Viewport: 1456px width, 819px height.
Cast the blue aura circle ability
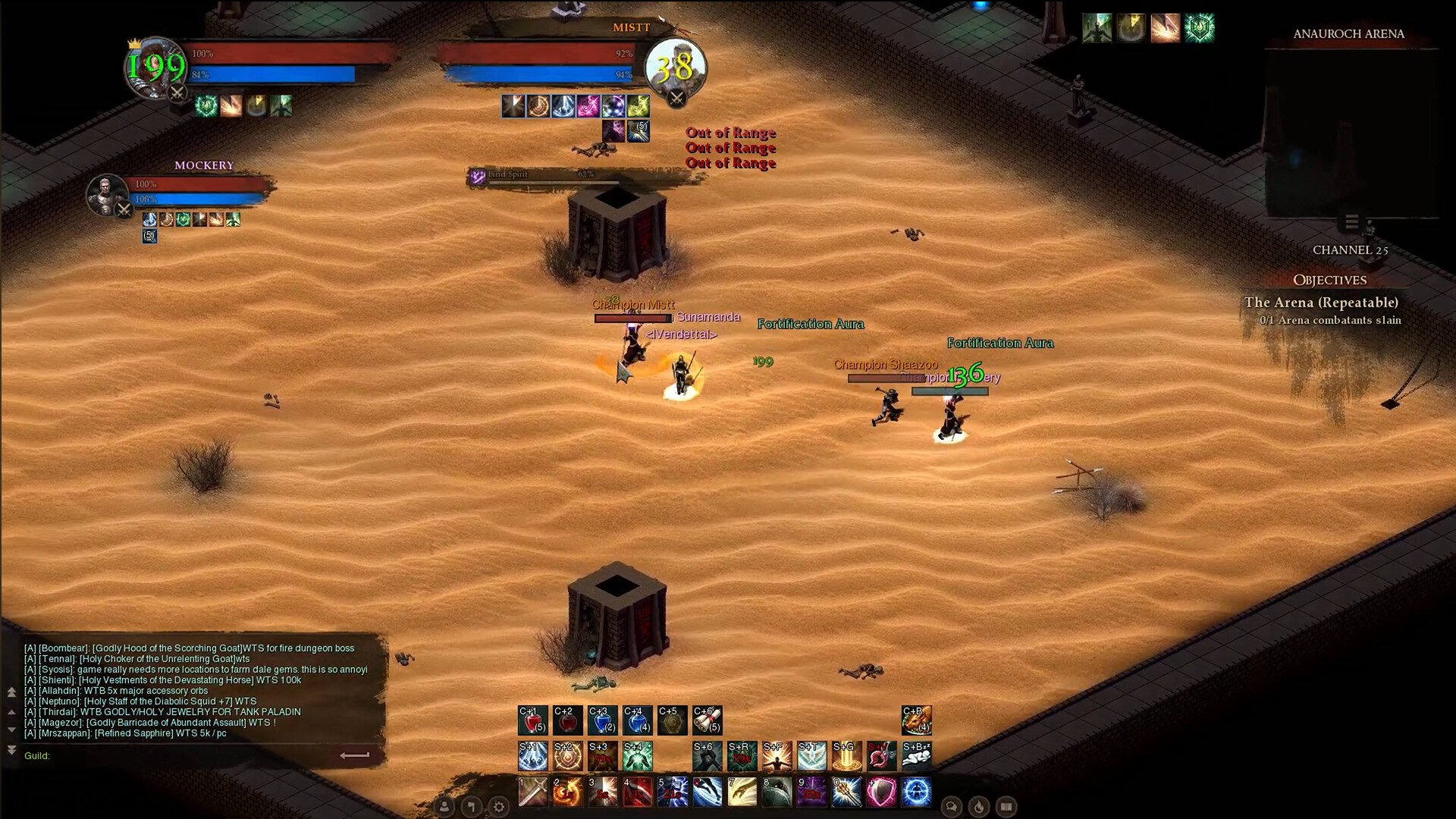(916, 792)
